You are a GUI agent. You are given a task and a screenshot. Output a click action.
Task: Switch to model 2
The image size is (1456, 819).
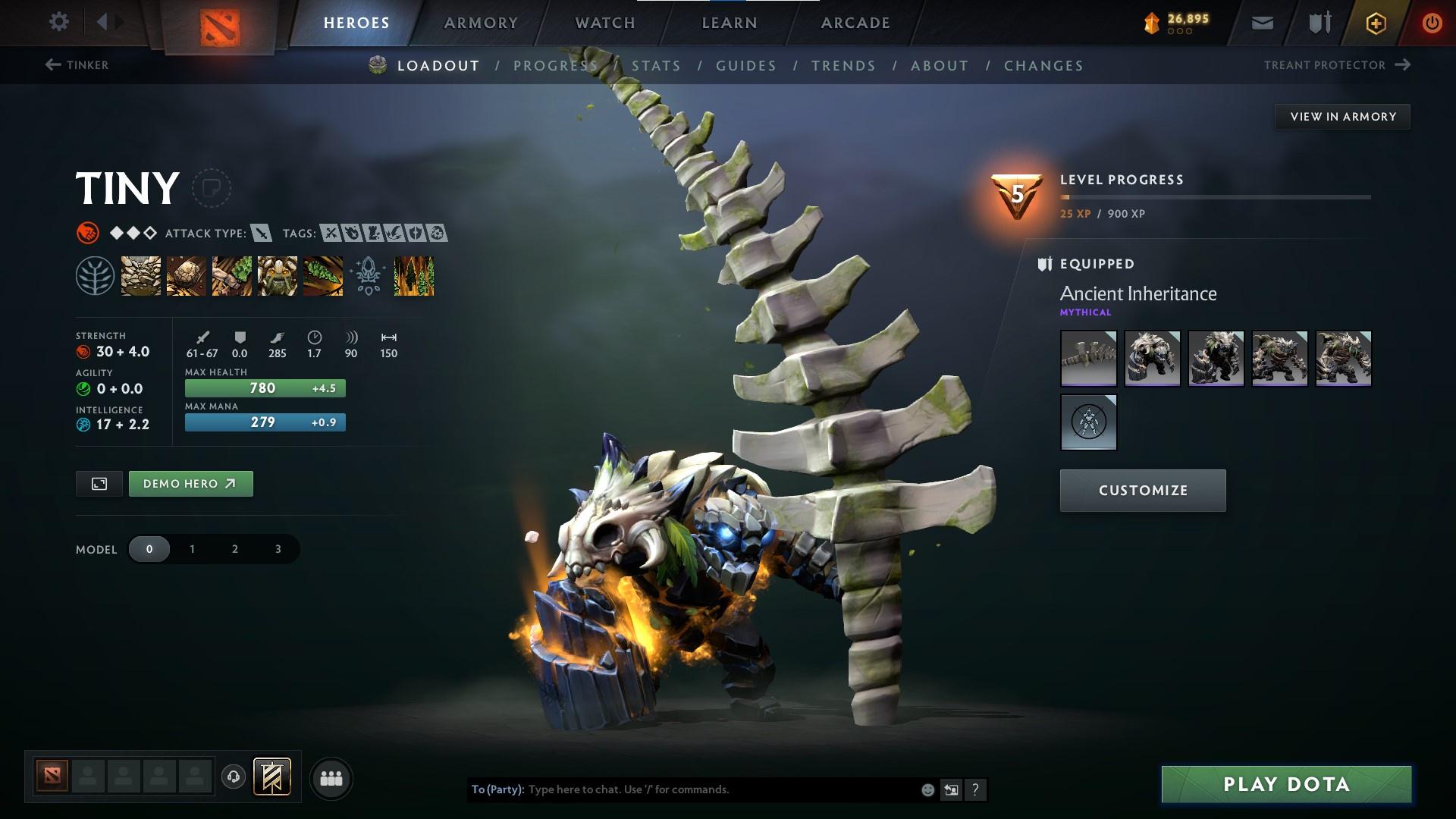pyautogui.click(x=234, y=548)
